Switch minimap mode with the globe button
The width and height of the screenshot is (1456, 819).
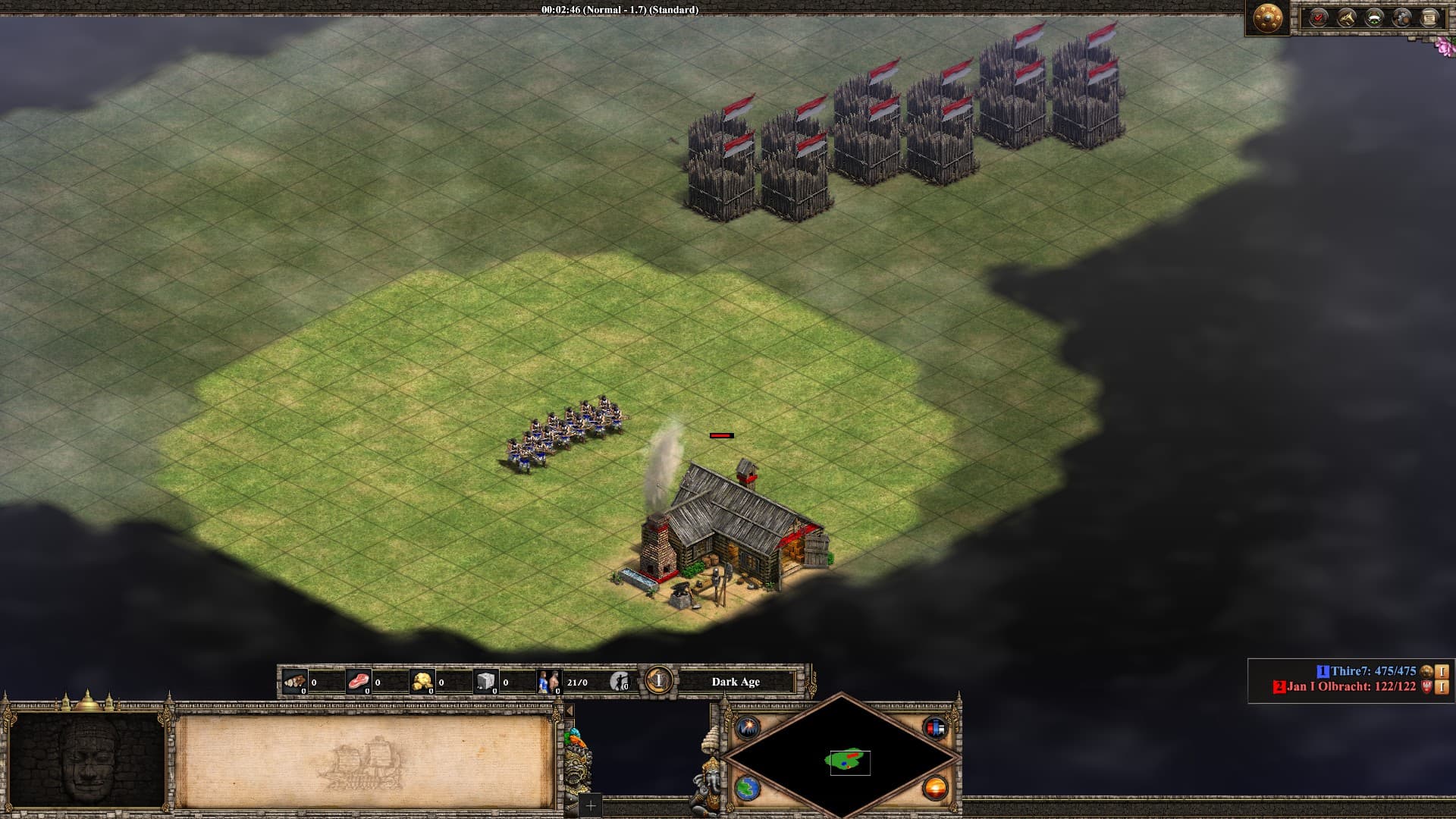[748, 788]
